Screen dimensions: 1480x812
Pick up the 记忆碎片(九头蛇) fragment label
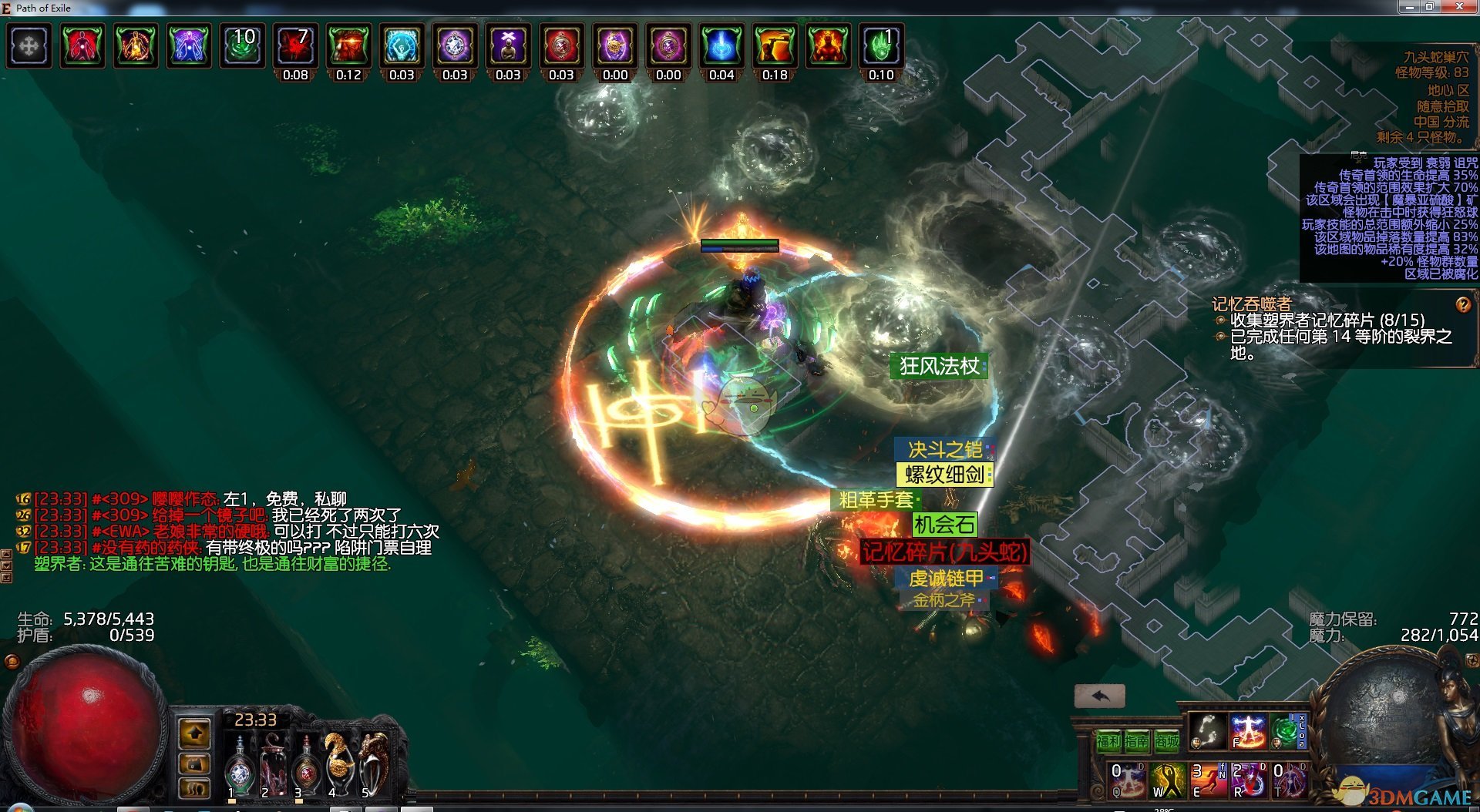(x=943, y=552)
